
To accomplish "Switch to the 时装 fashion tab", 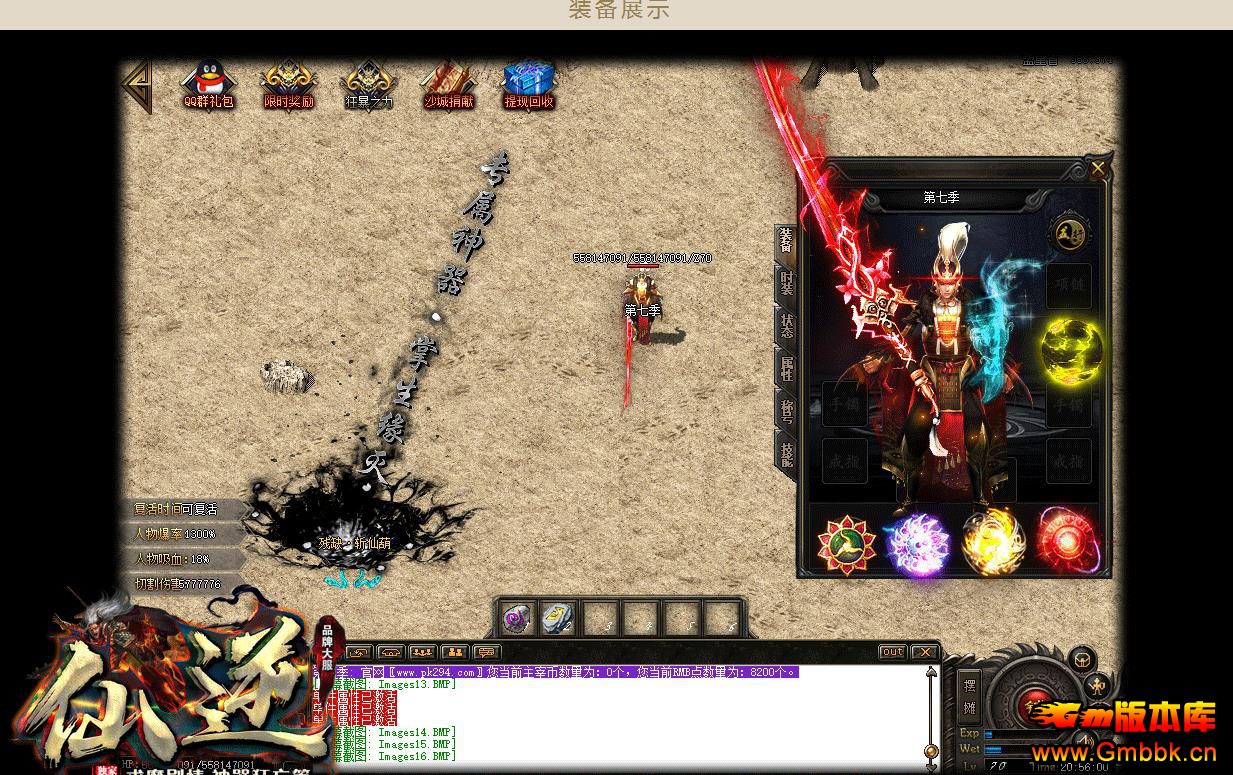I will tap(787, 284).
